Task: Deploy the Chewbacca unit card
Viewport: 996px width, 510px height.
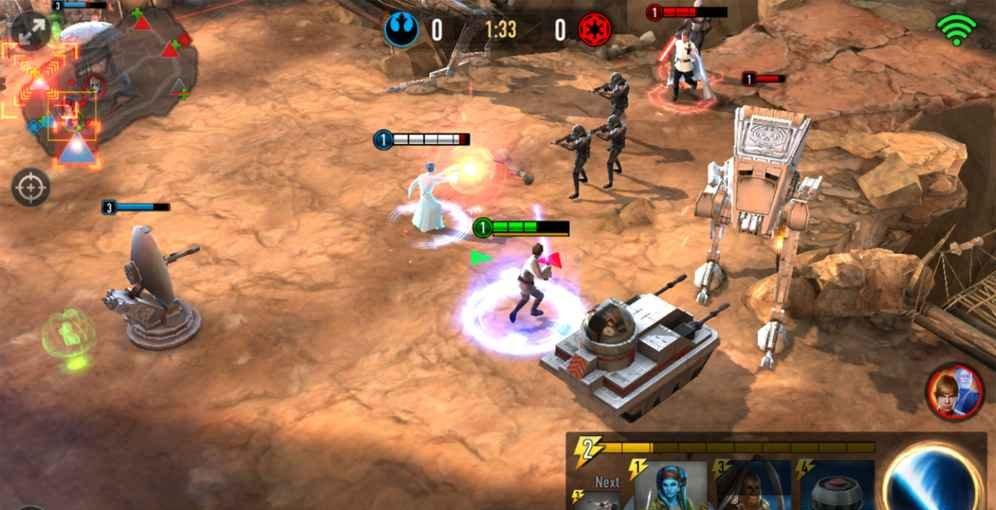Action: click(751, 487)
